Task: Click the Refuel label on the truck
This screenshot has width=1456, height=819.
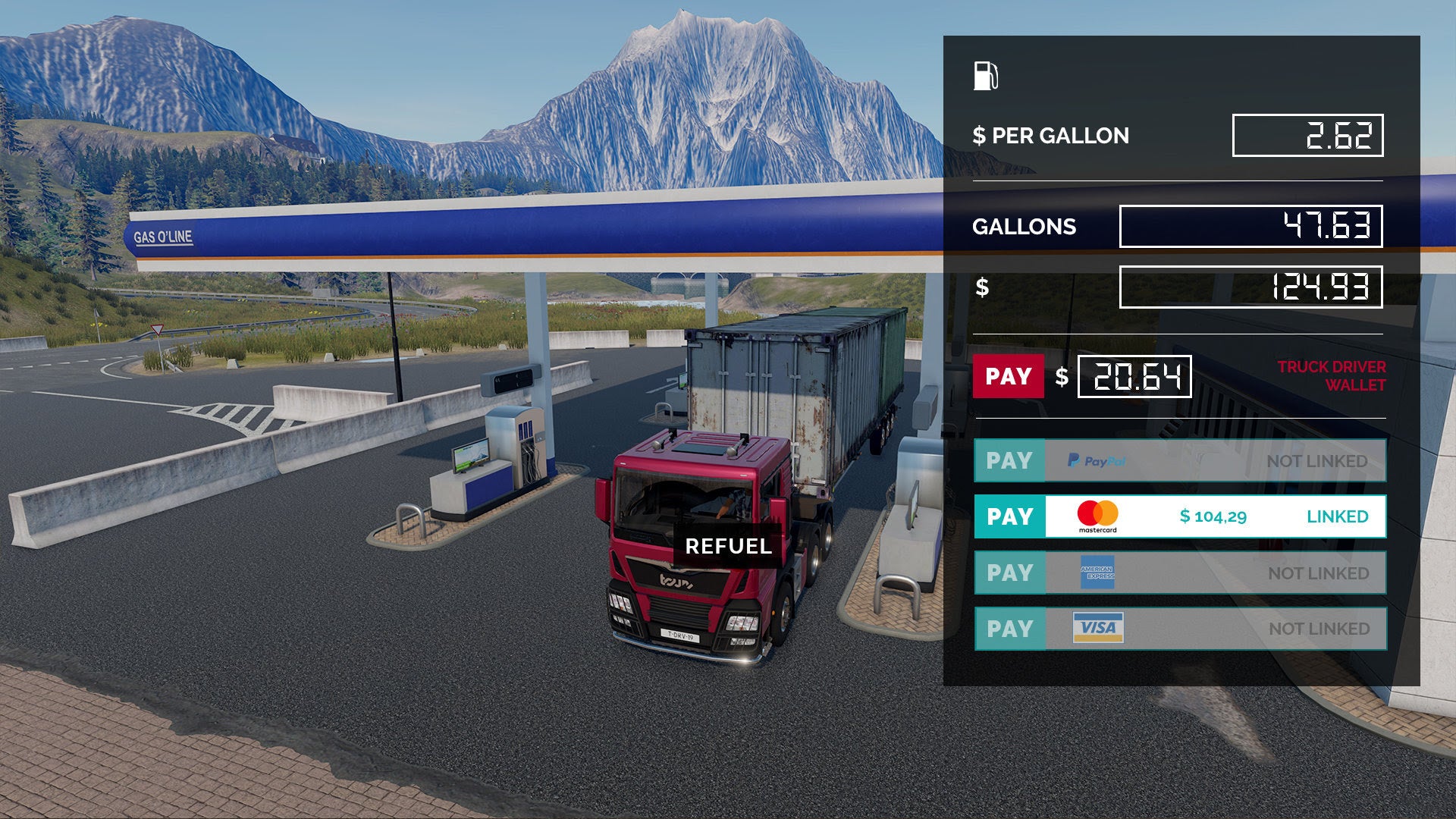Action: coord(728,546)
